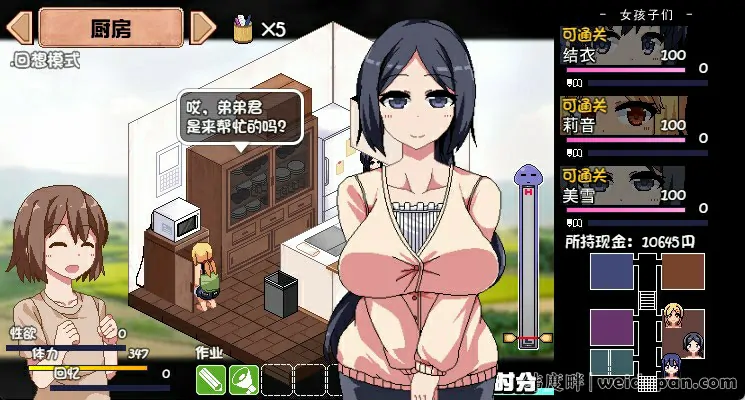Click the 厨房 room name button

pos(112,27)
